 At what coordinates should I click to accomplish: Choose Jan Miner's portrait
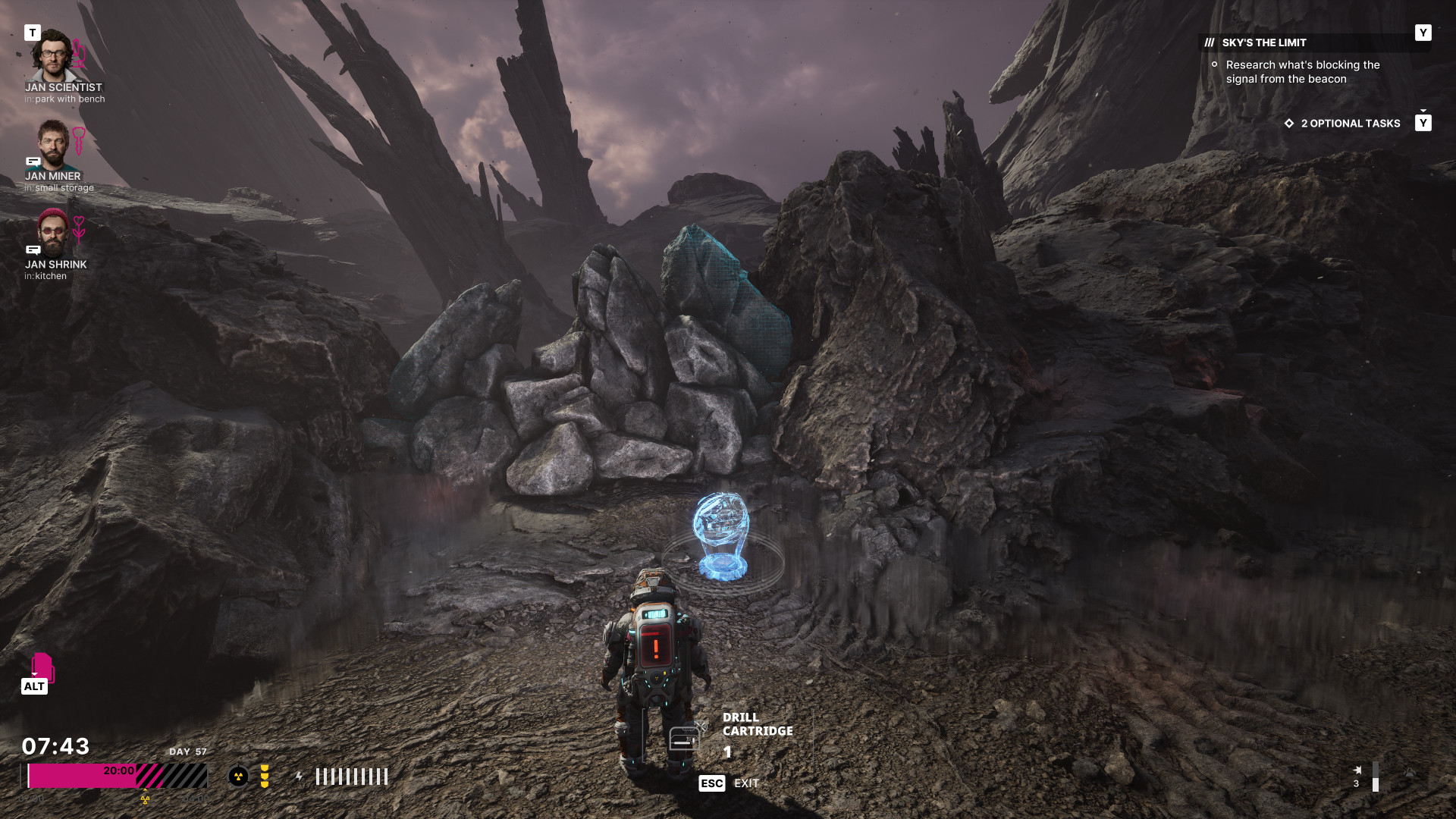(53, 144)
